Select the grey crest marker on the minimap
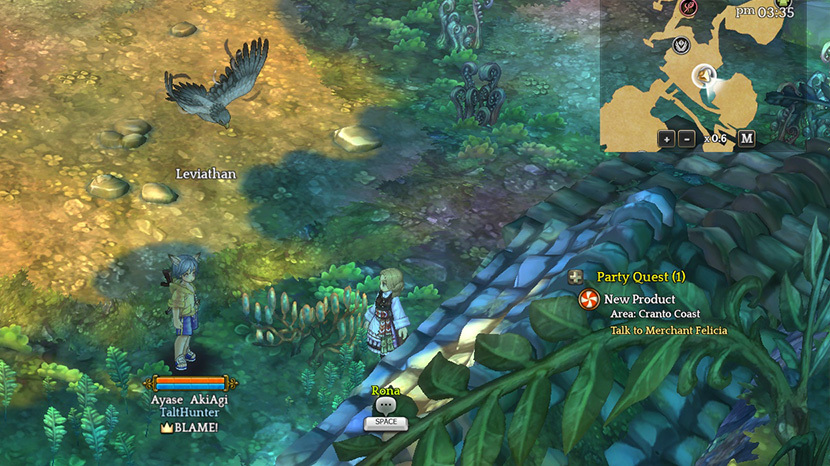This screenshot has height=466, width=830. pos(681,44)
